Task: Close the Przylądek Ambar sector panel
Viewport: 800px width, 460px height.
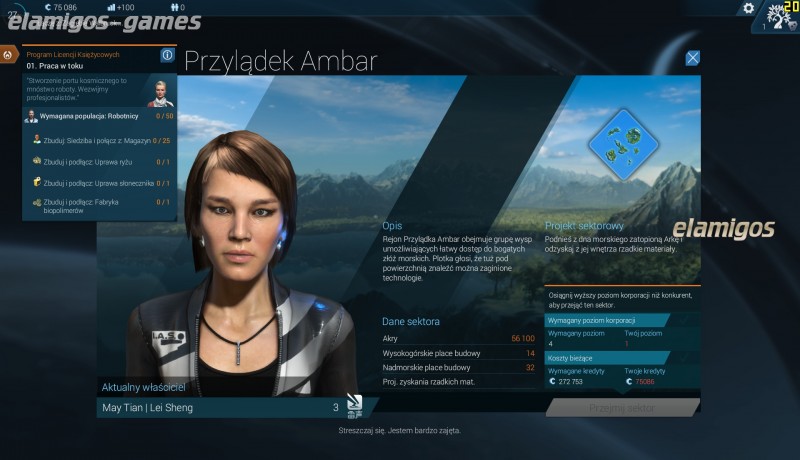Action: [x=692, y=58]
